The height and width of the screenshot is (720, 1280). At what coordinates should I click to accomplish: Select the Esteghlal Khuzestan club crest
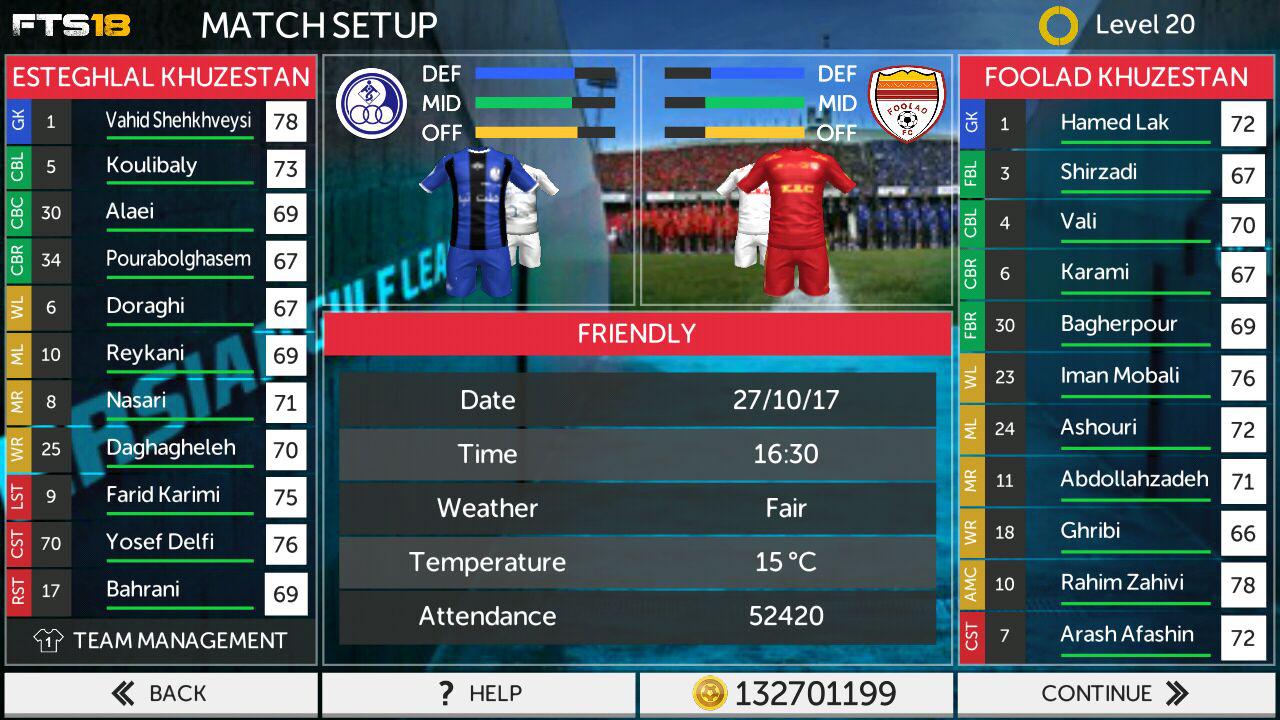click(x=371, y=103)
